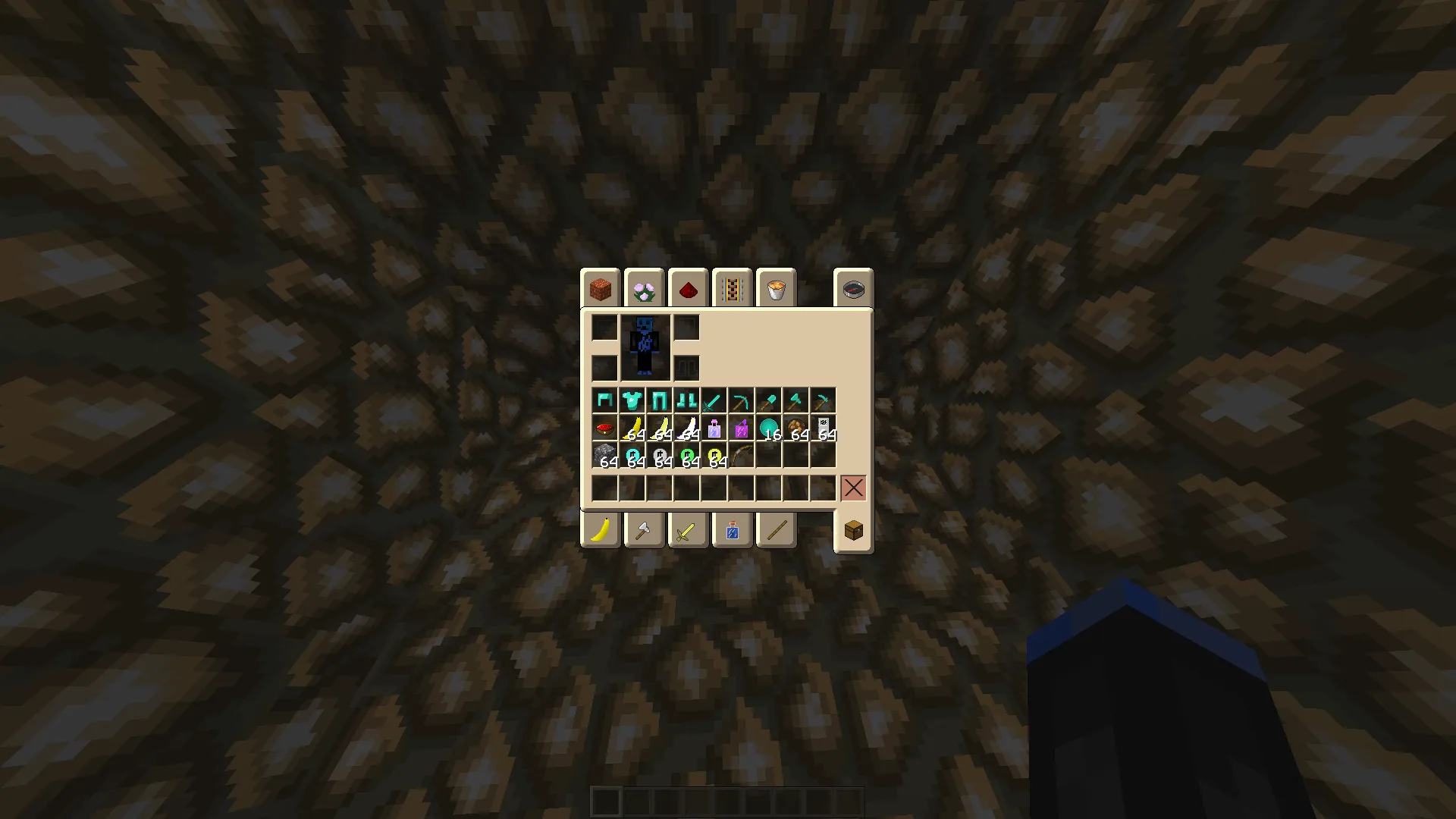This screenshot has width=1456, height=819.
Task: Open the Search Items compass tab
Action: point(852,287)
